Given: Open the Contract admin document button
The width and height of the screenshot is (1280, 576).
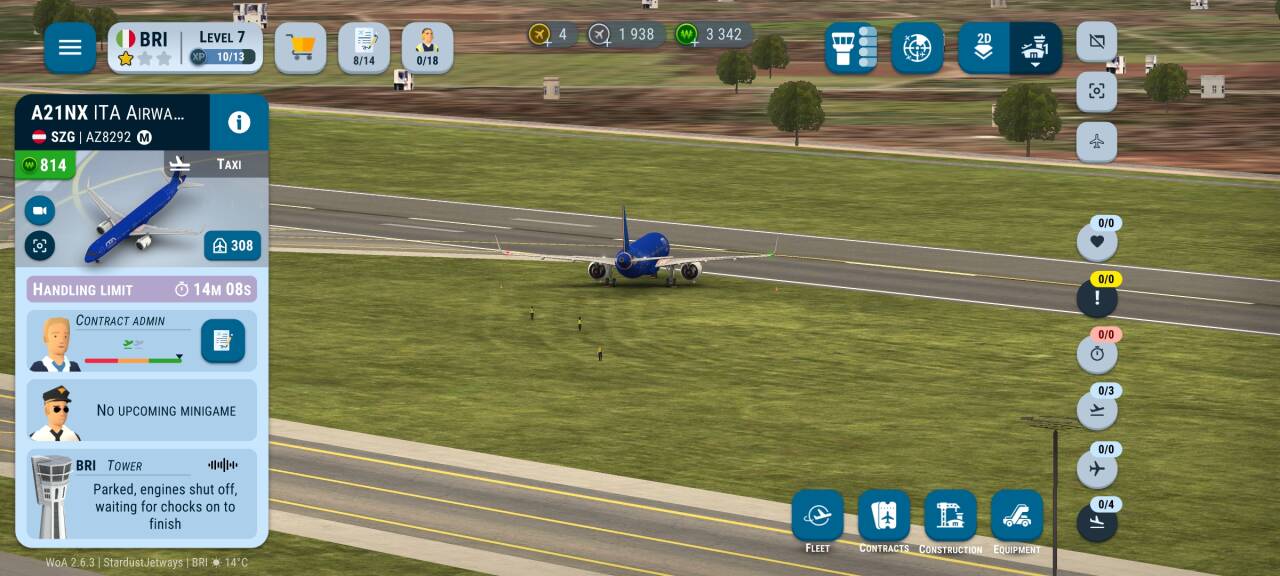Looking at the screenshot, I should (222, 341).
